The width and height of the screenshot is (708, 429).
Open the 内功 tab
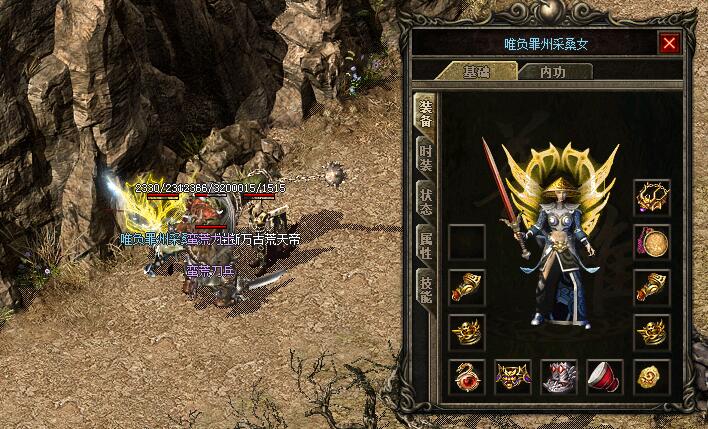551,72
